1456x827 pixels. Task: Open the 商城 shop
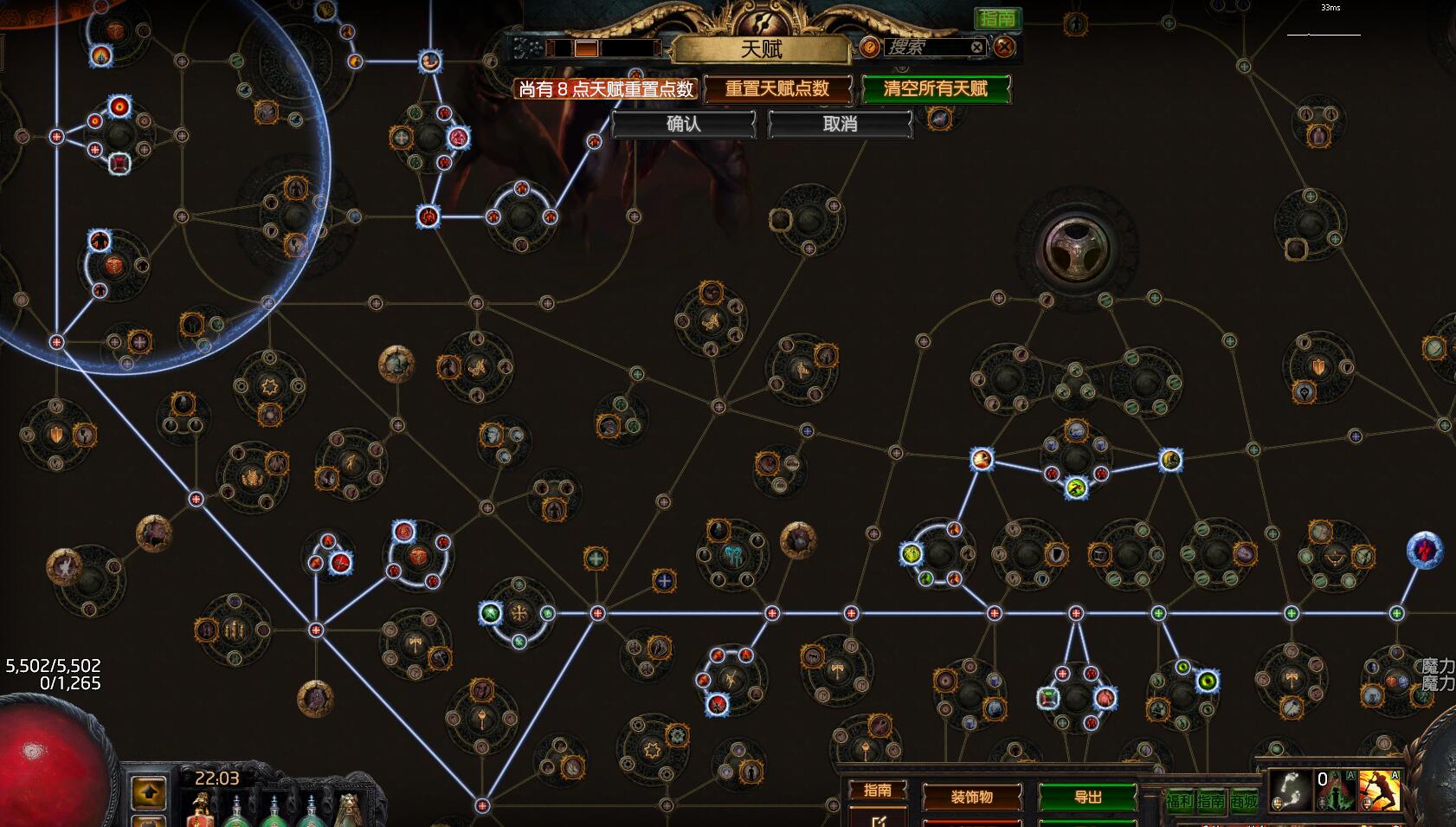[1244, 801]
